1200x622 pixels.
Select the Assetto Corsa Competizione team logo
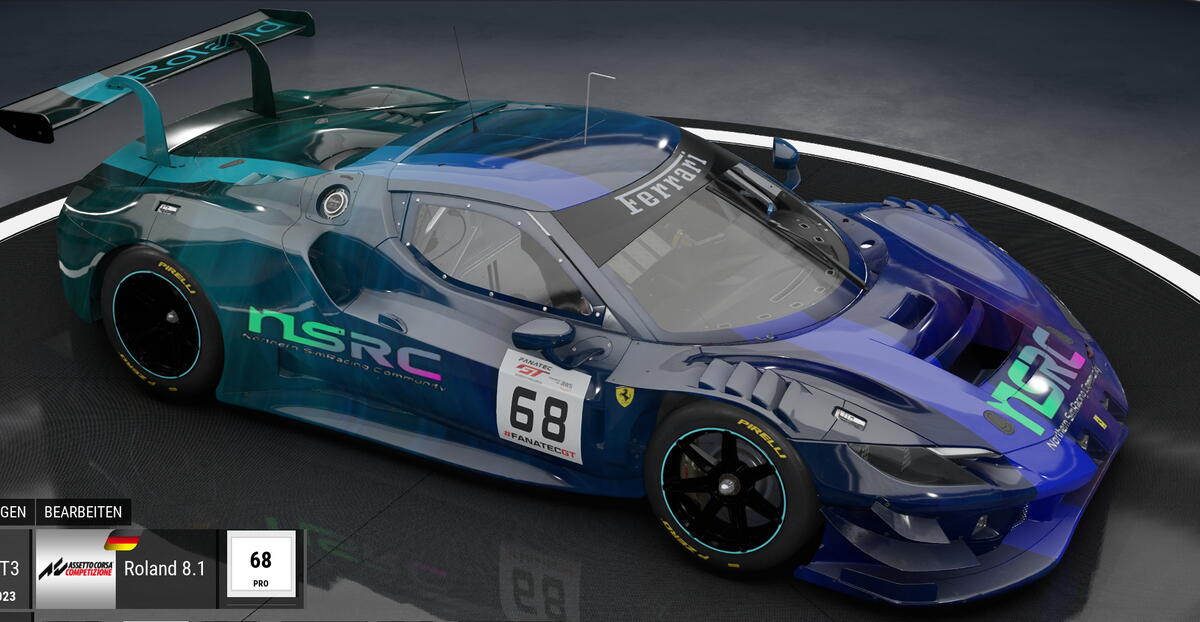75,568
